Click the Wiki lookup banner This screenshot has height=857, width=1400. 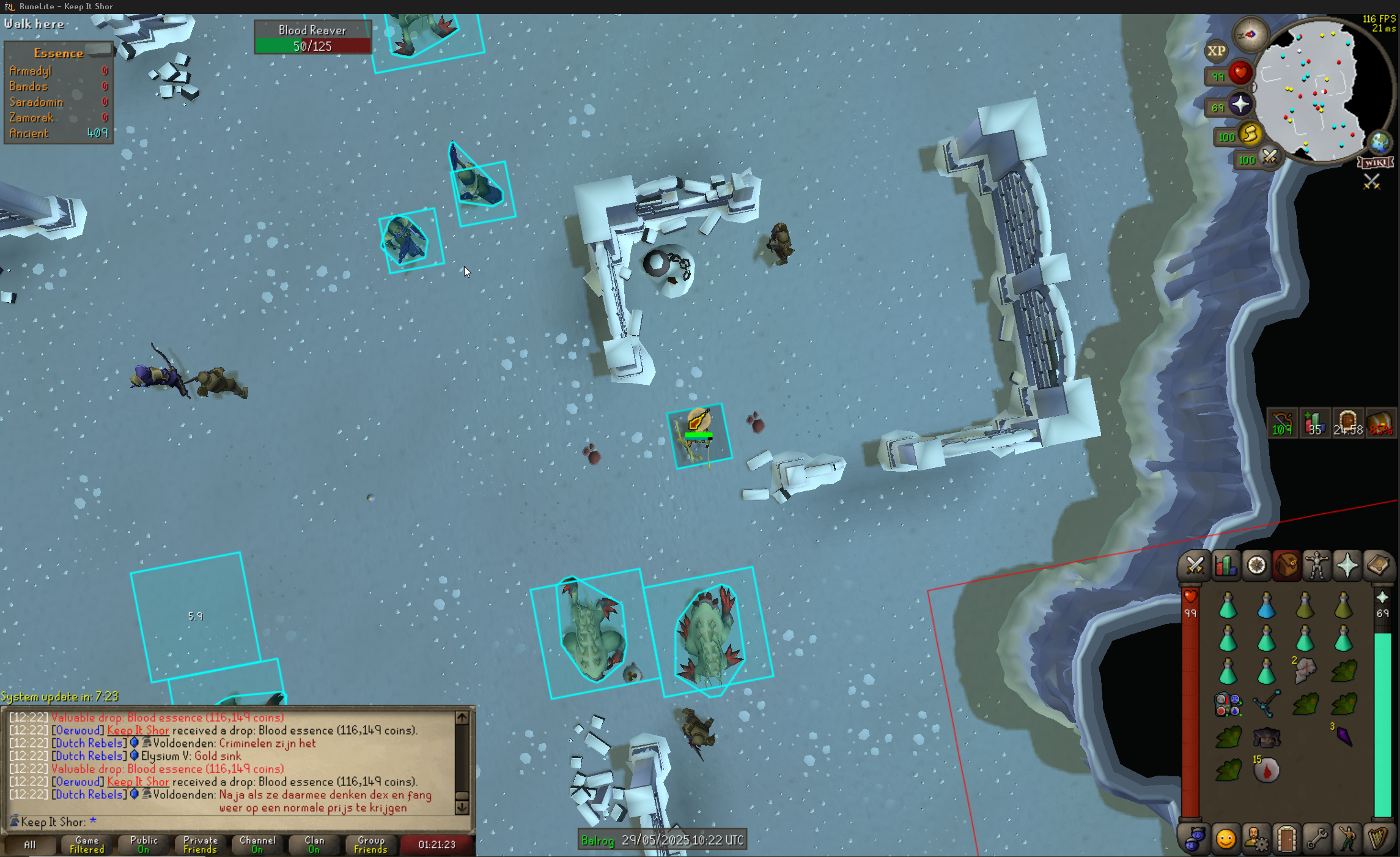coord(1375,163)
